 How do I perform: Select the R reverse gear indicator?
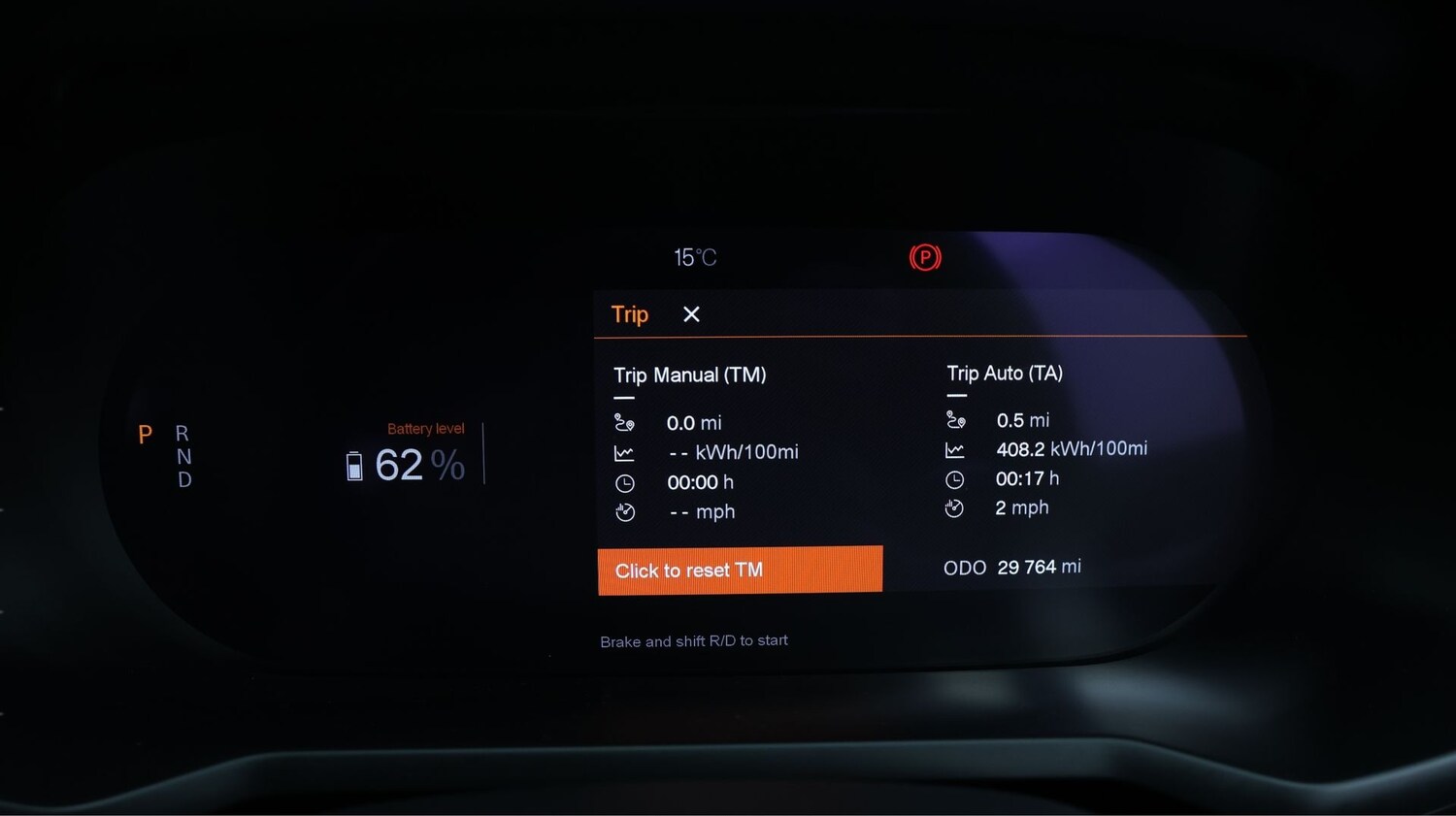(182, 435)
